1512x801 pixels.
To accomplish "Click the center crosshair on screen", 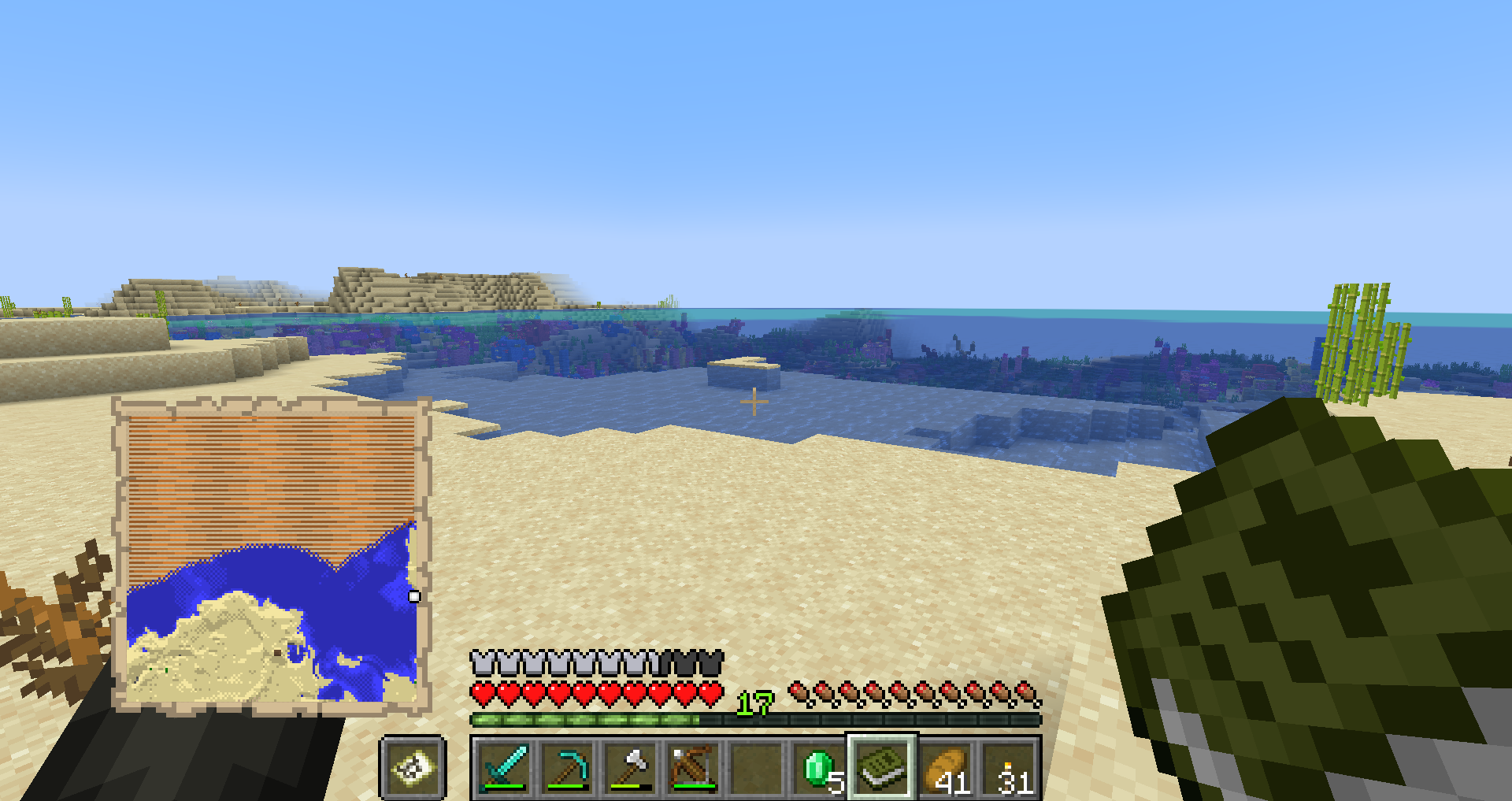I will click(755, 402).
